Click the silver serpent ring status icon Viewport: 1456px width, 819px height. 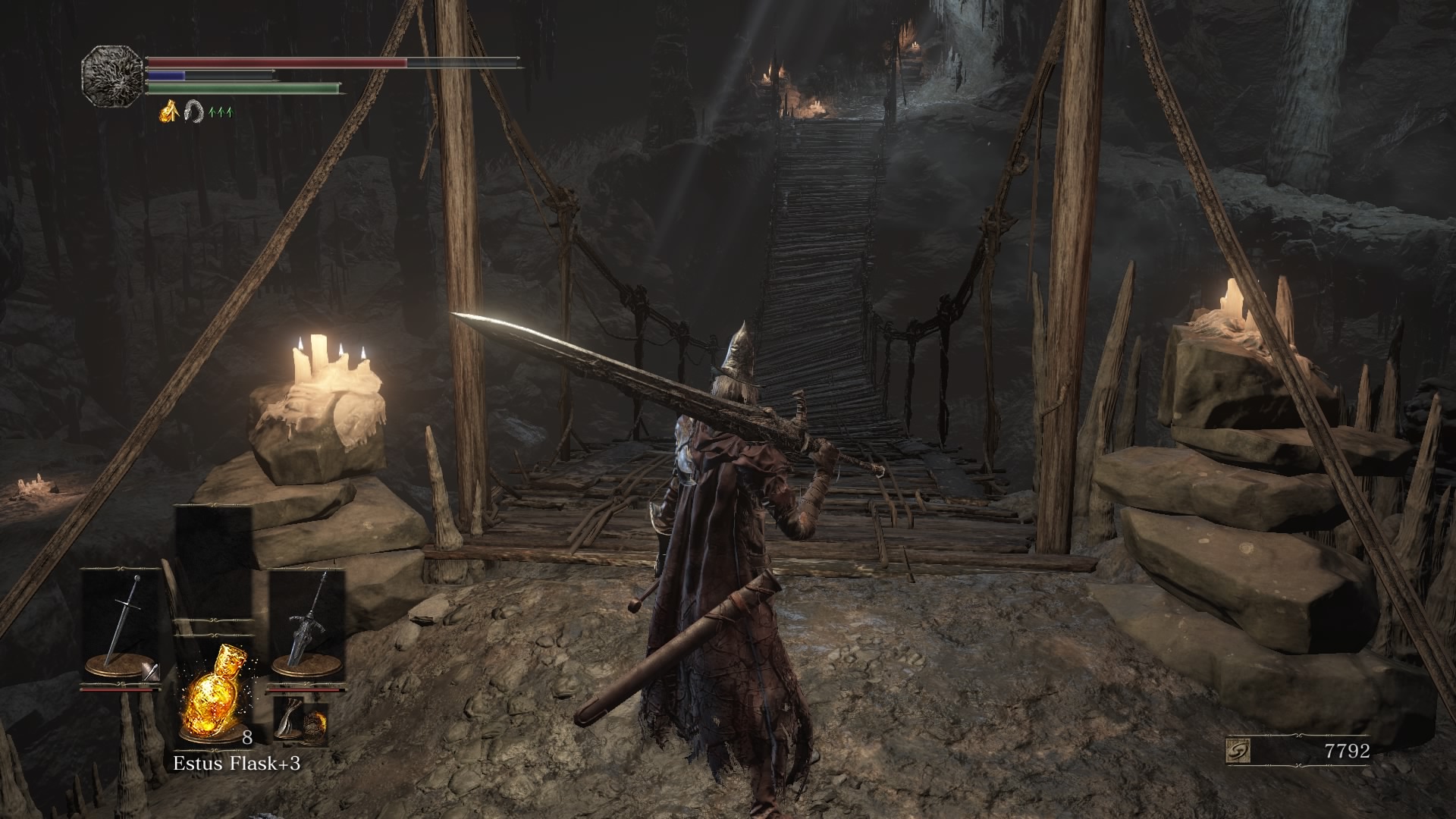point(193,113)
